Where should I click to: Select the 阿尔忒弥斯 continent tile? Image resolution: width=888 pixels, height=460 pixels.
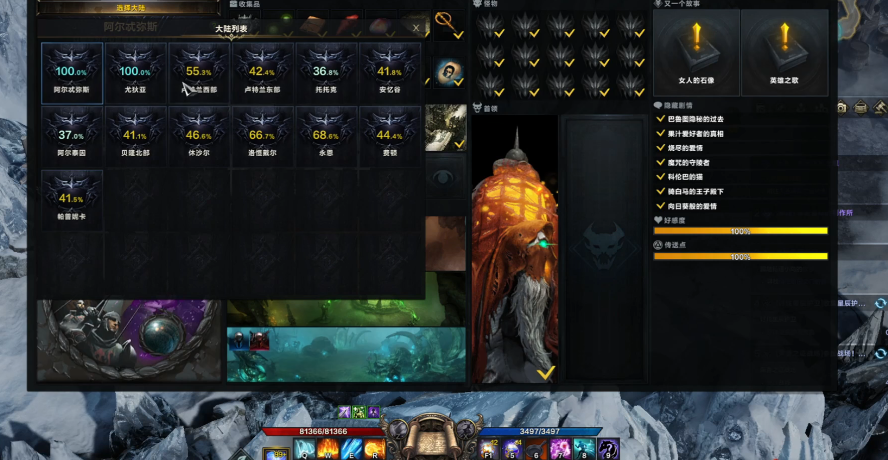pyautogui.click(x=71, y=73)
